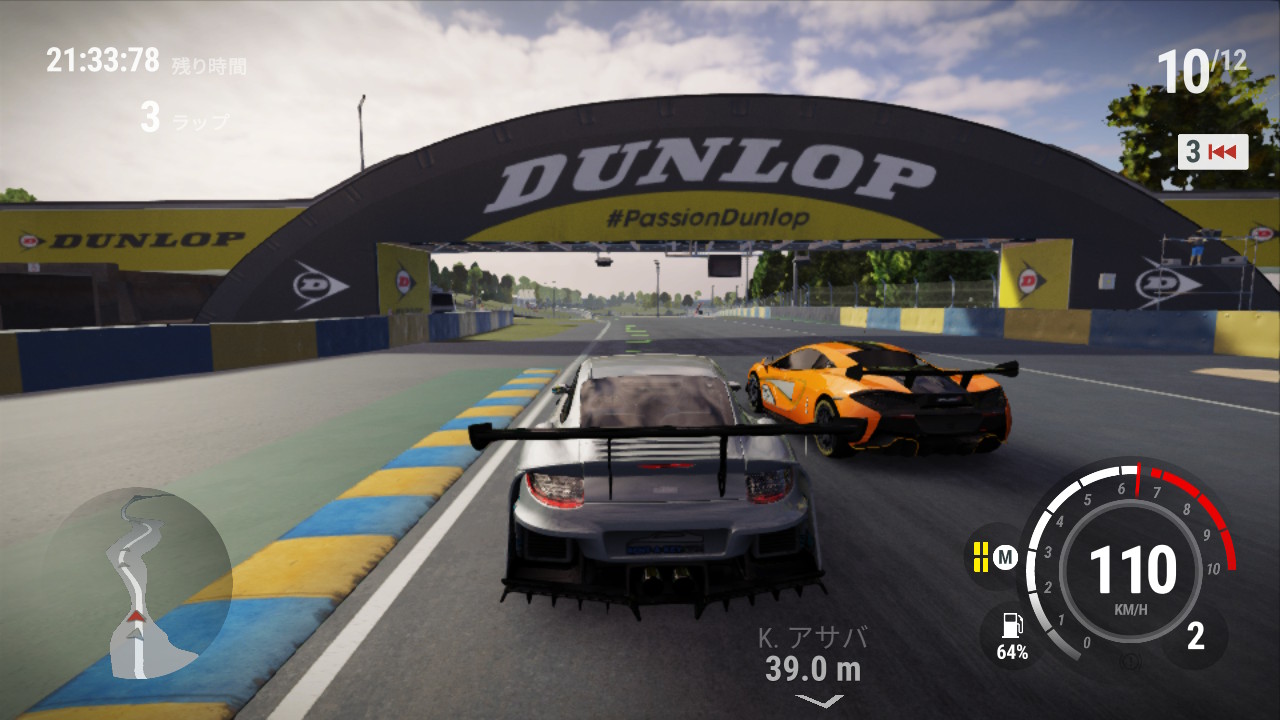Click the fuel pump icon
This screenshot has height=720, width=1280.
(x=1011, y=626)
